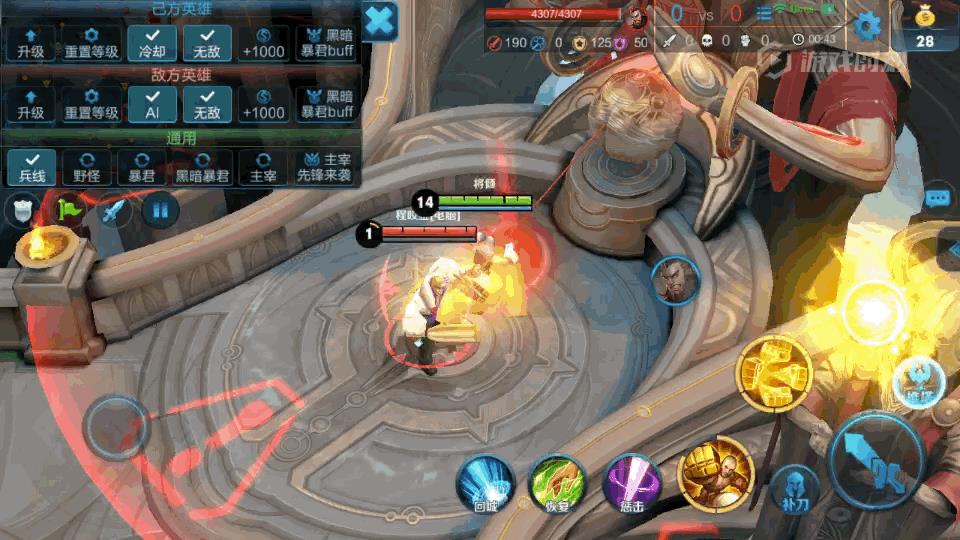Cast the golden punching monk skill
Viewport: 960px width, 540px height.
[x=715, y=474]
